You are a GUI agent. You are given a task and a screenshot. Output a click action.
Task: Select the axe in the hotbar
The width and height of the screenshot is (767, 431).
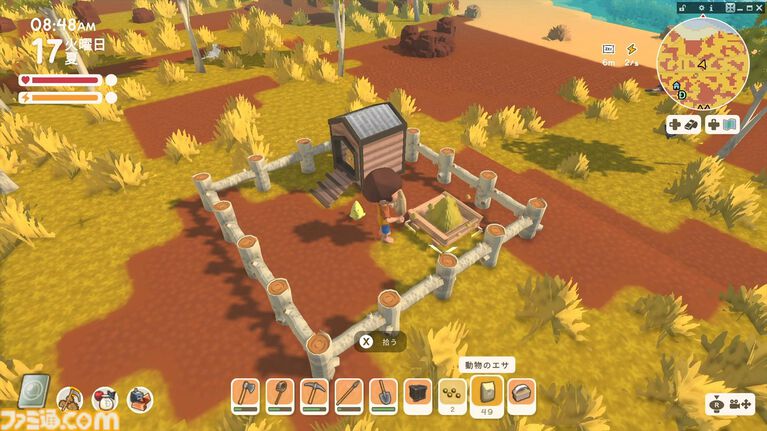pyautogui.click(x=246, y=396)
